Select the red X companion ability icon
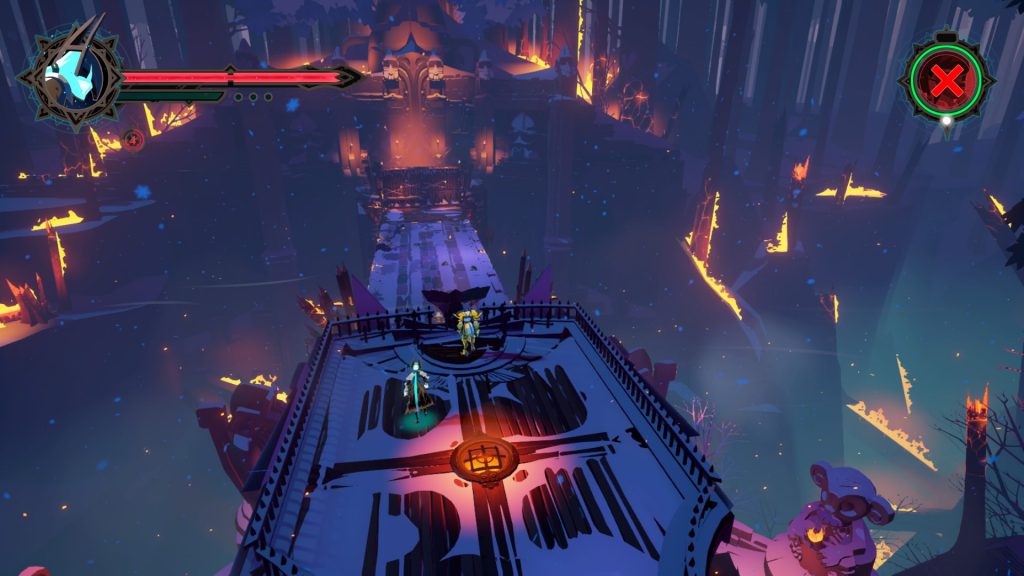 [x=946, y=80]
